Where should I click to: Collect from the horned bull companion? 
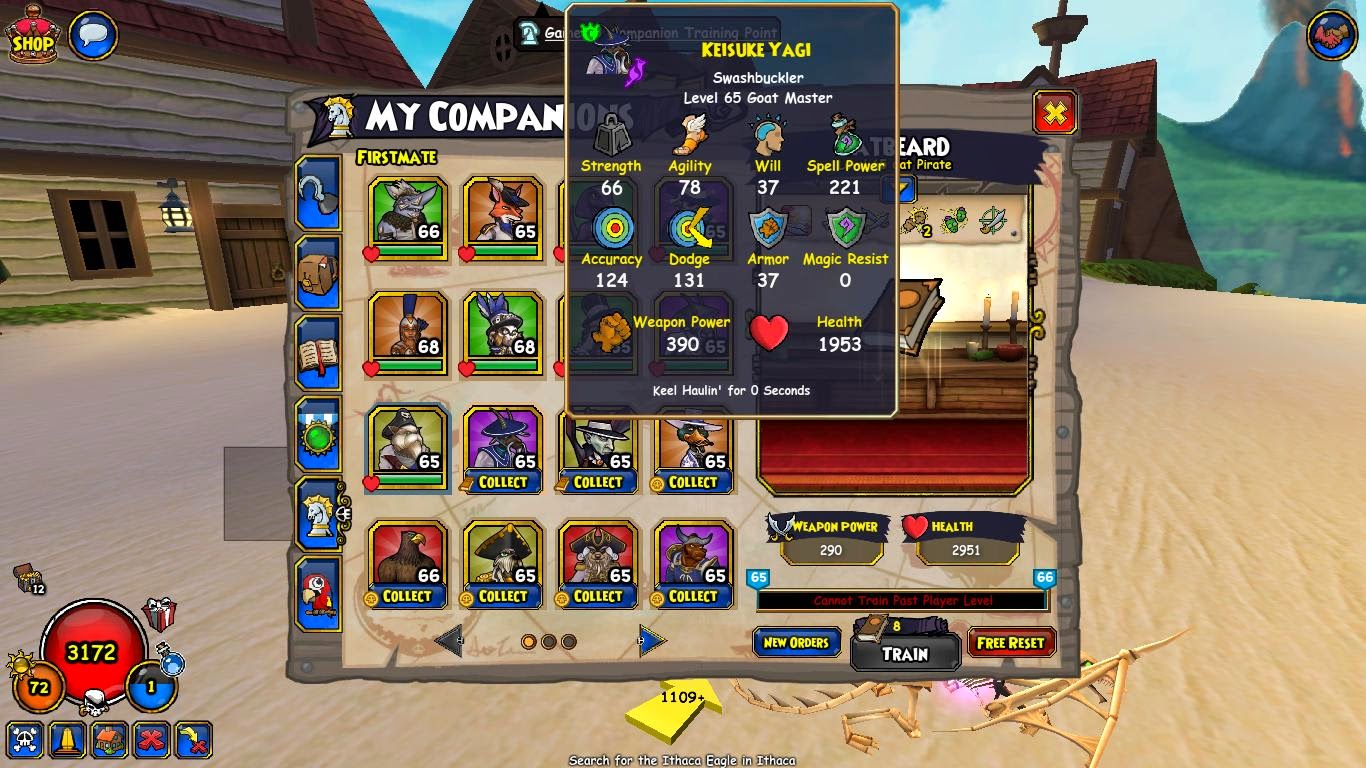tap(693, 596)
